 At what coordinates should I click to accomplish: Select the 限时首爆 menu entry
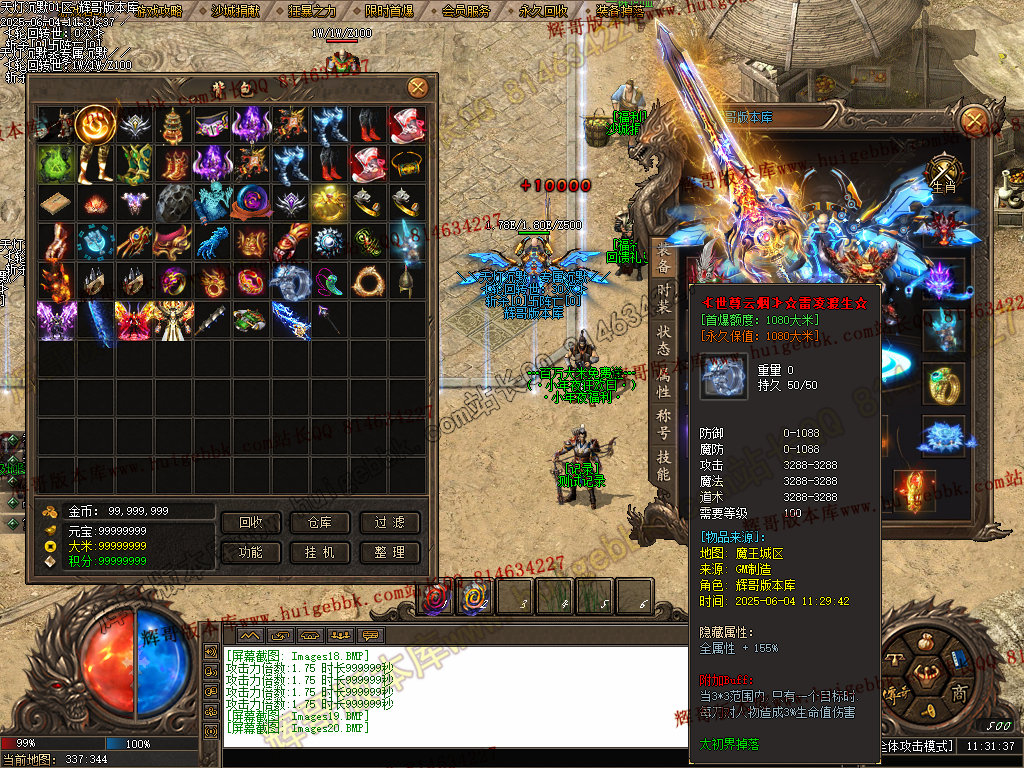point(389,11)
